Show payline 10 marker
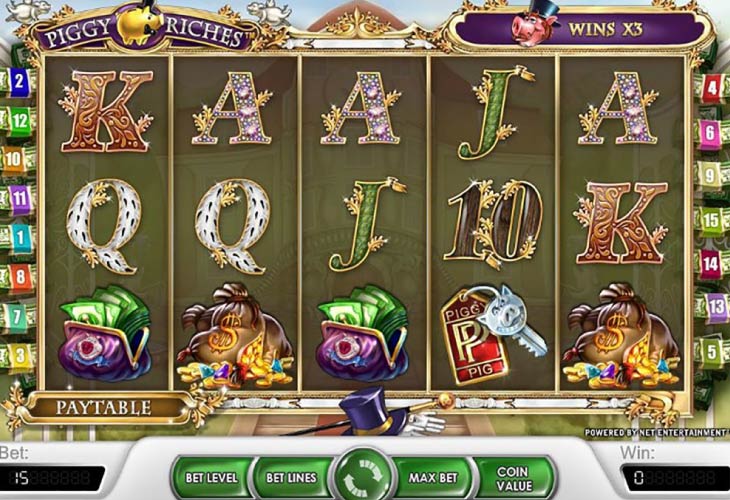The height and width of the screenshot is (500, 730). point(14,157)
